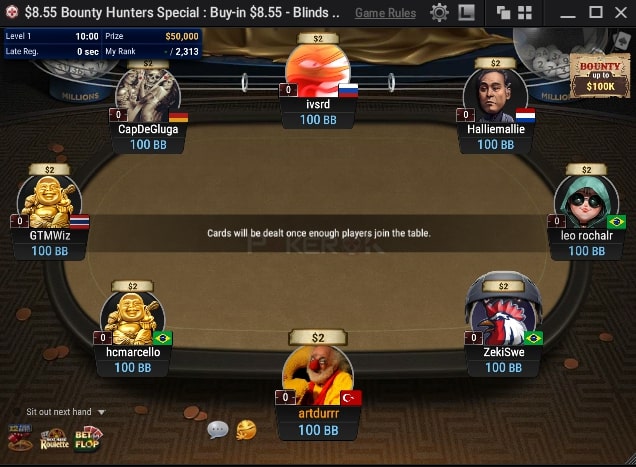Open the emoji reactions menu
This screenshot has width=636, height=467.
246,430
